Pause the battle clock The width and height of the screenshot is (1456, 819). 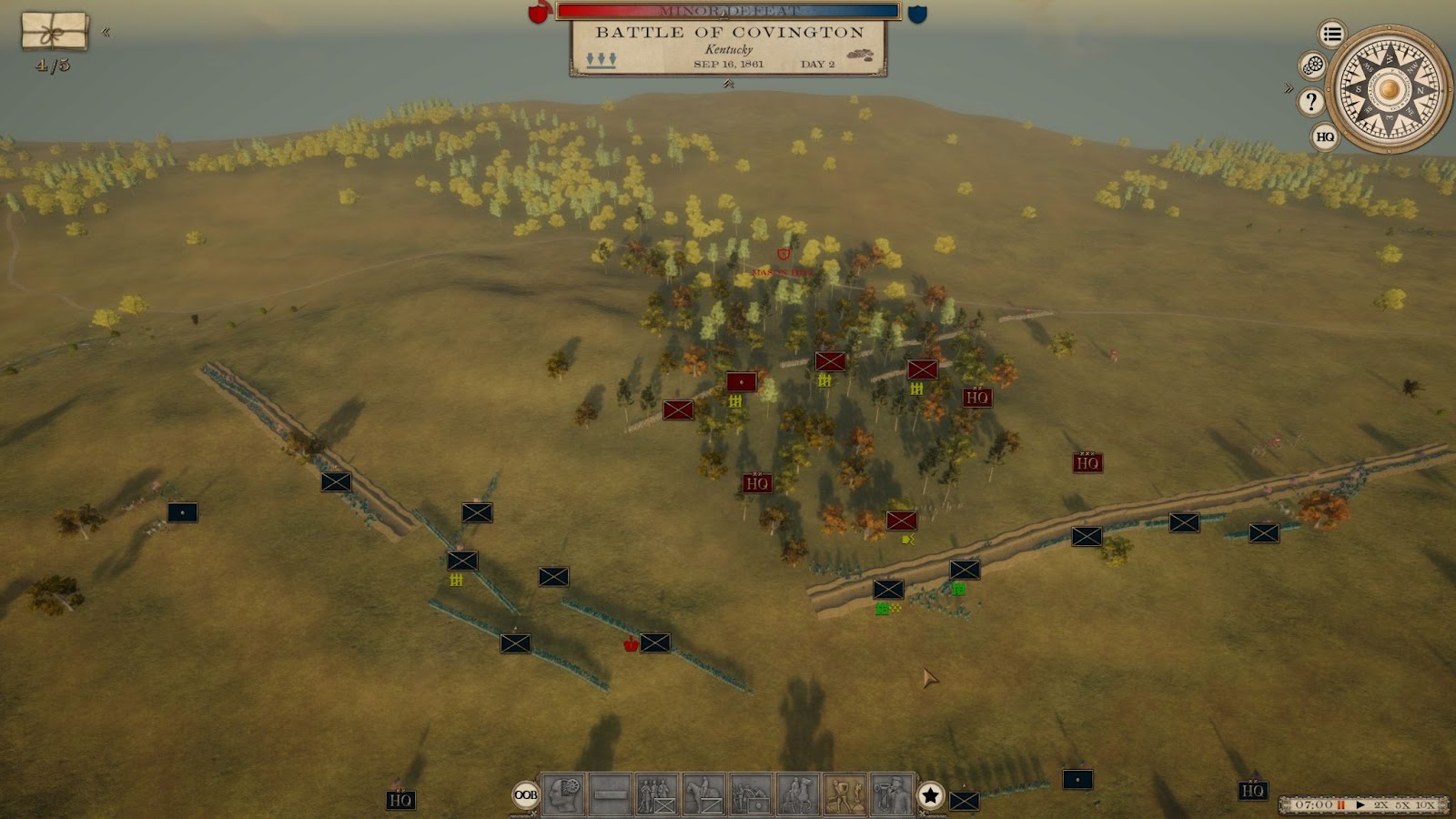coord(1340,804)
